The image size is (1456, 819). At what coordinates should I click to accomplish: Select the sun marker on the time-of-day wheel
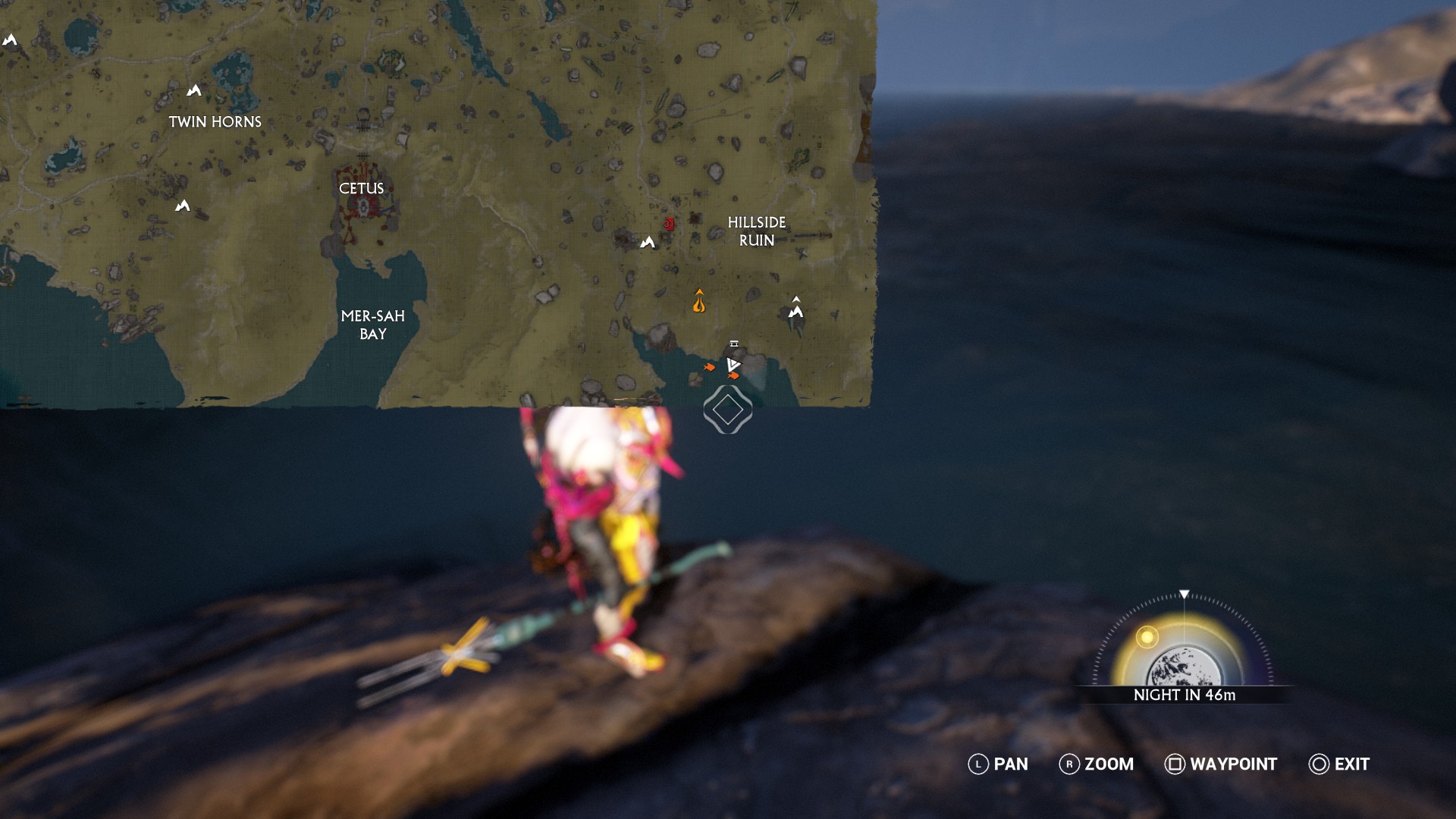(x=1147, y=638)
